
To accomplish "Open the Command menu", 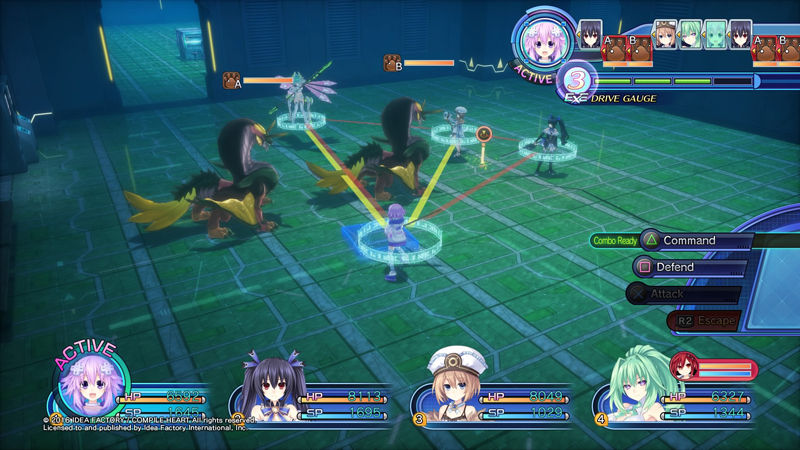I will pyautogui.click(x=690, y=241).
